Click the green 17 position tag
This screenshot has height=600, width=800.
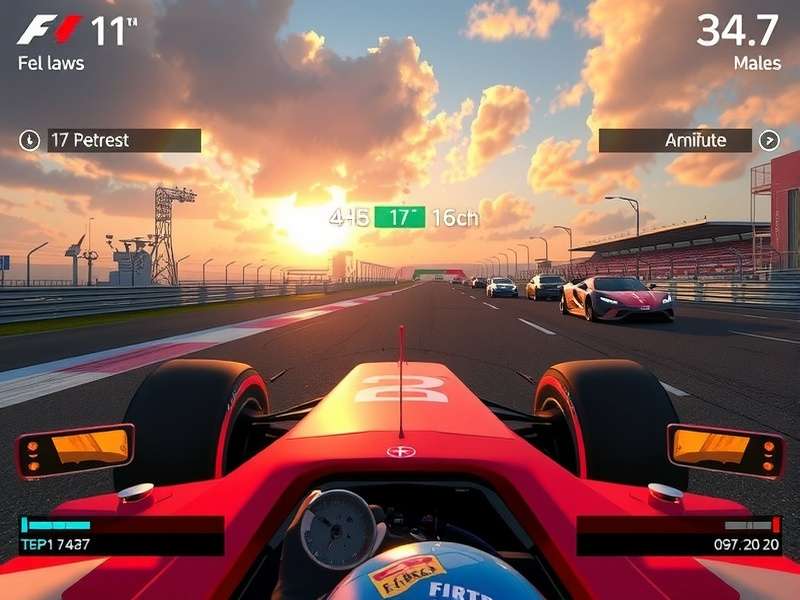pyautogui.click(x=399, y=217)
